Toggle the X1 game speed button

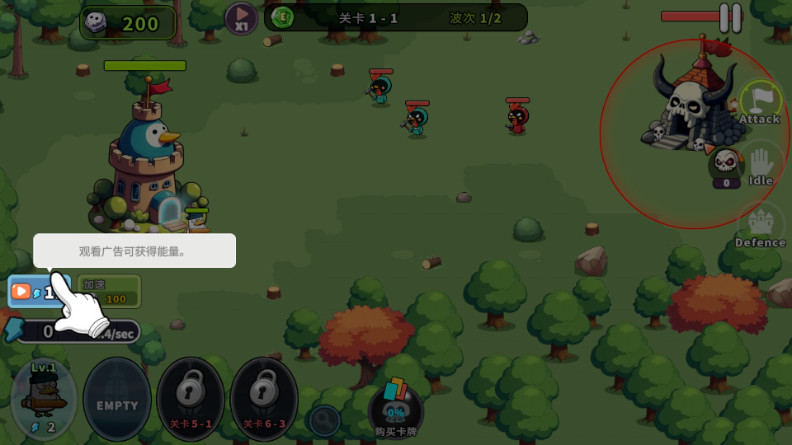point(240,17)
